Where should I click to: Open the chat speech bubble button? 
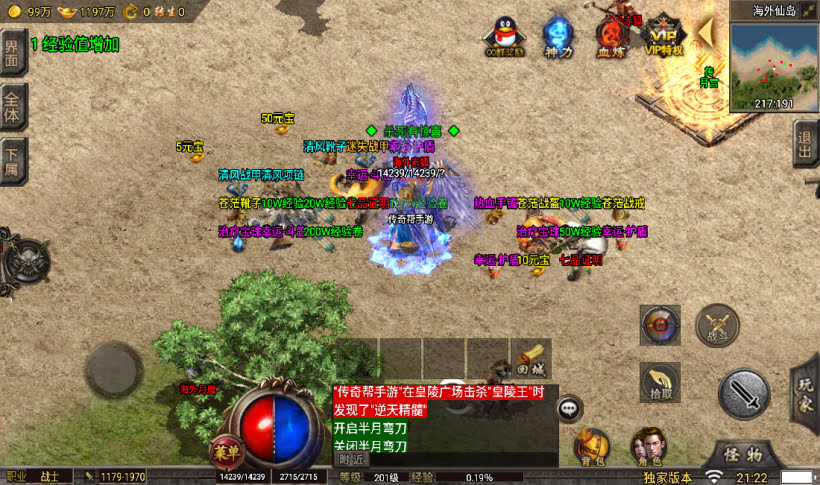pyautogui.click(x=570, y=408)
